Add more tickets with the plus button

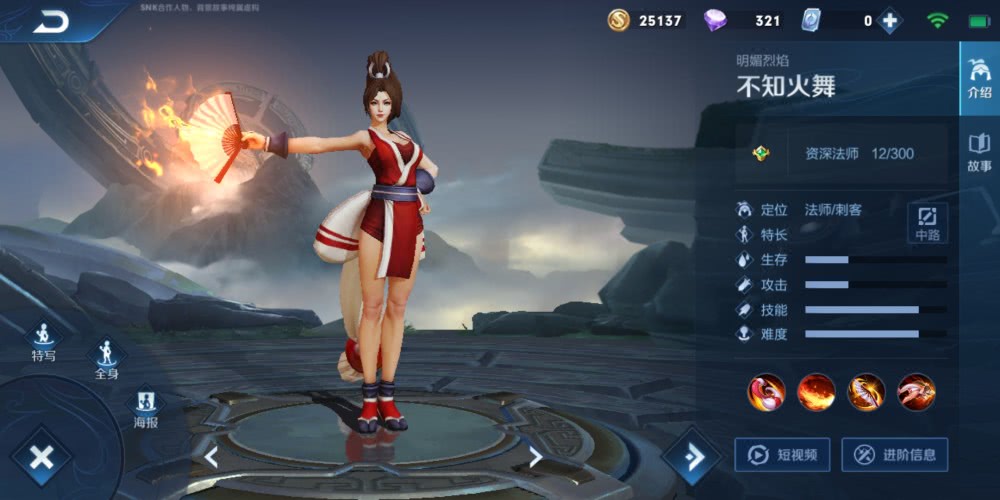[x=889, y=21]
